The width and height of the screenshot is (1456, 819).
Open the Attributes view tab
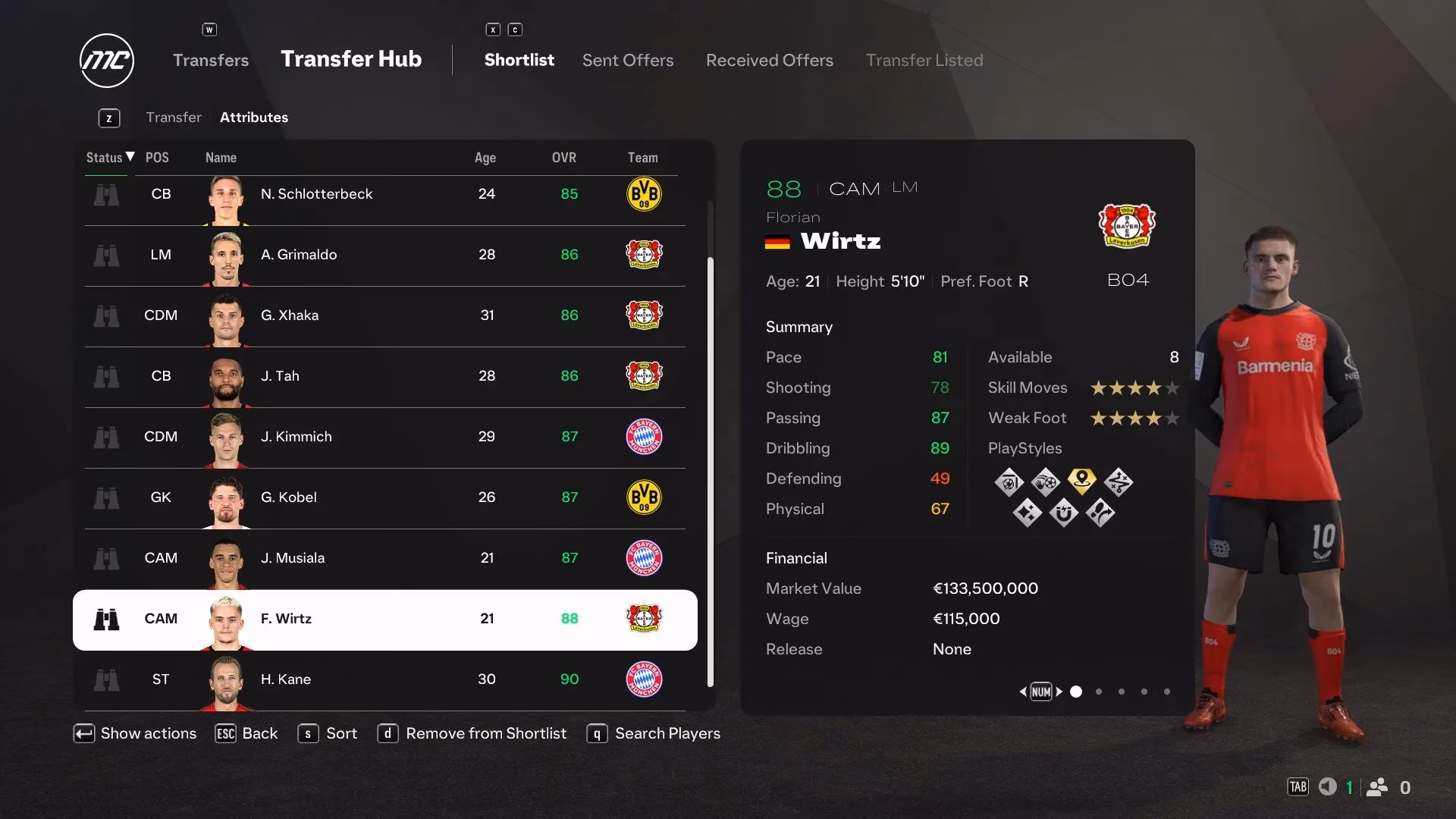[x=254, y=118]
